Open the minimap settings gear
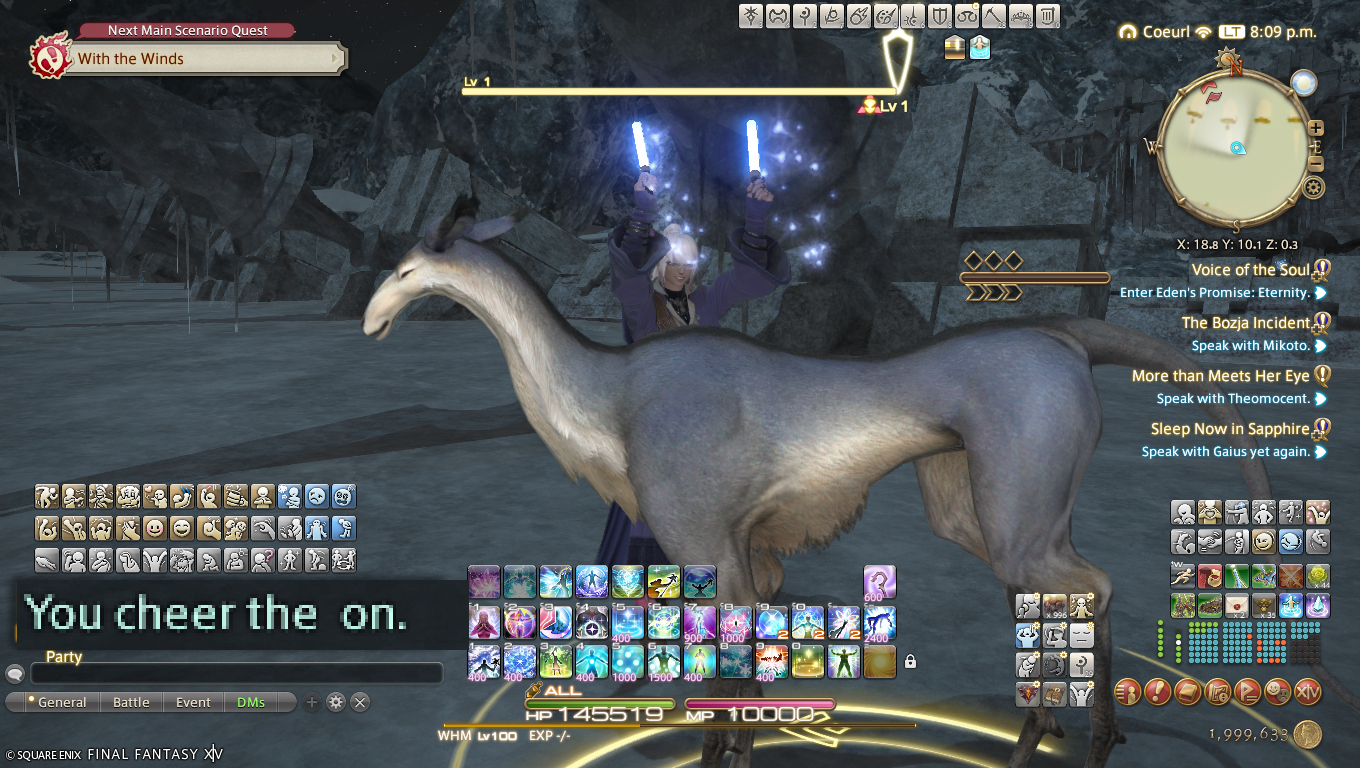This screenshot has width=1360, height=768. [1314, 188]
